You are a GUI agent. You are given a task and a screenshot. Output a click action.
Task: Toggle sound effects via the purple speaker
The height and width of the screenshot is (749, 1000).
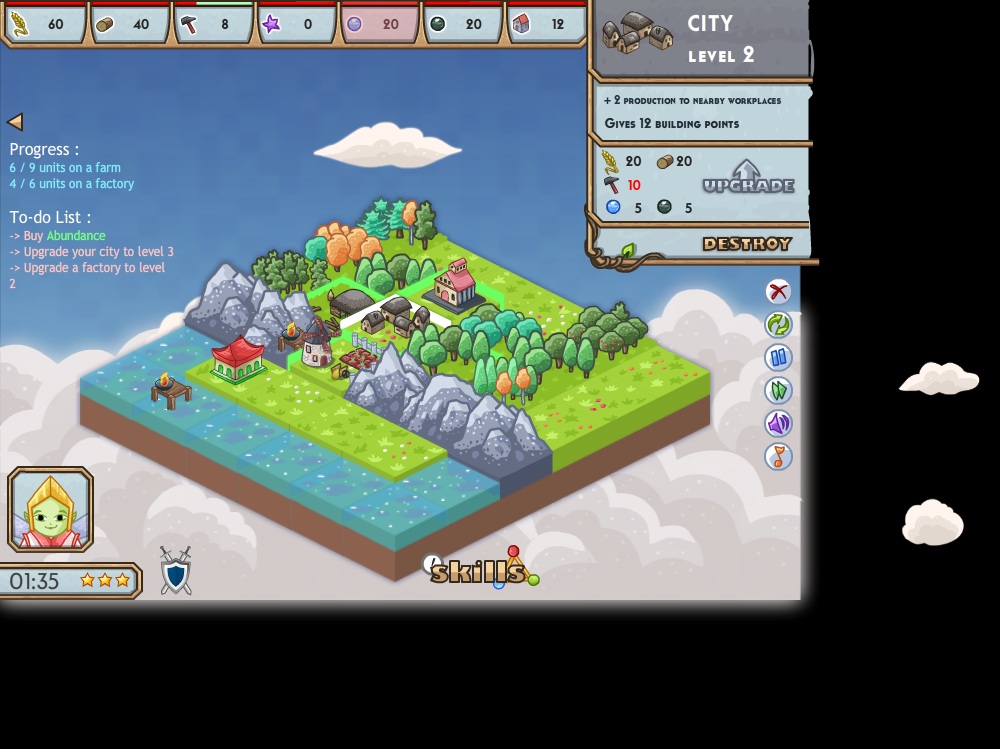click(x=778, y=423)
